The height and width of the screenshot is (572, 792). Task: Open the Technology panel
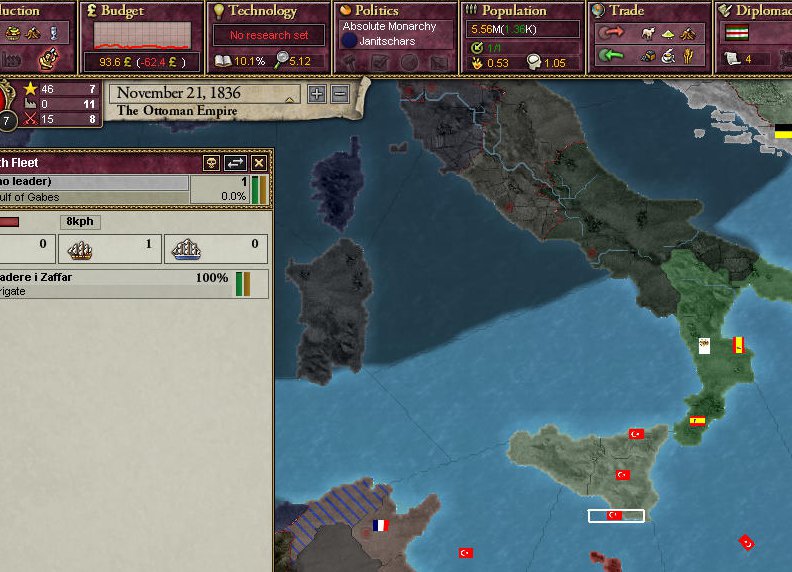[262, 12]
